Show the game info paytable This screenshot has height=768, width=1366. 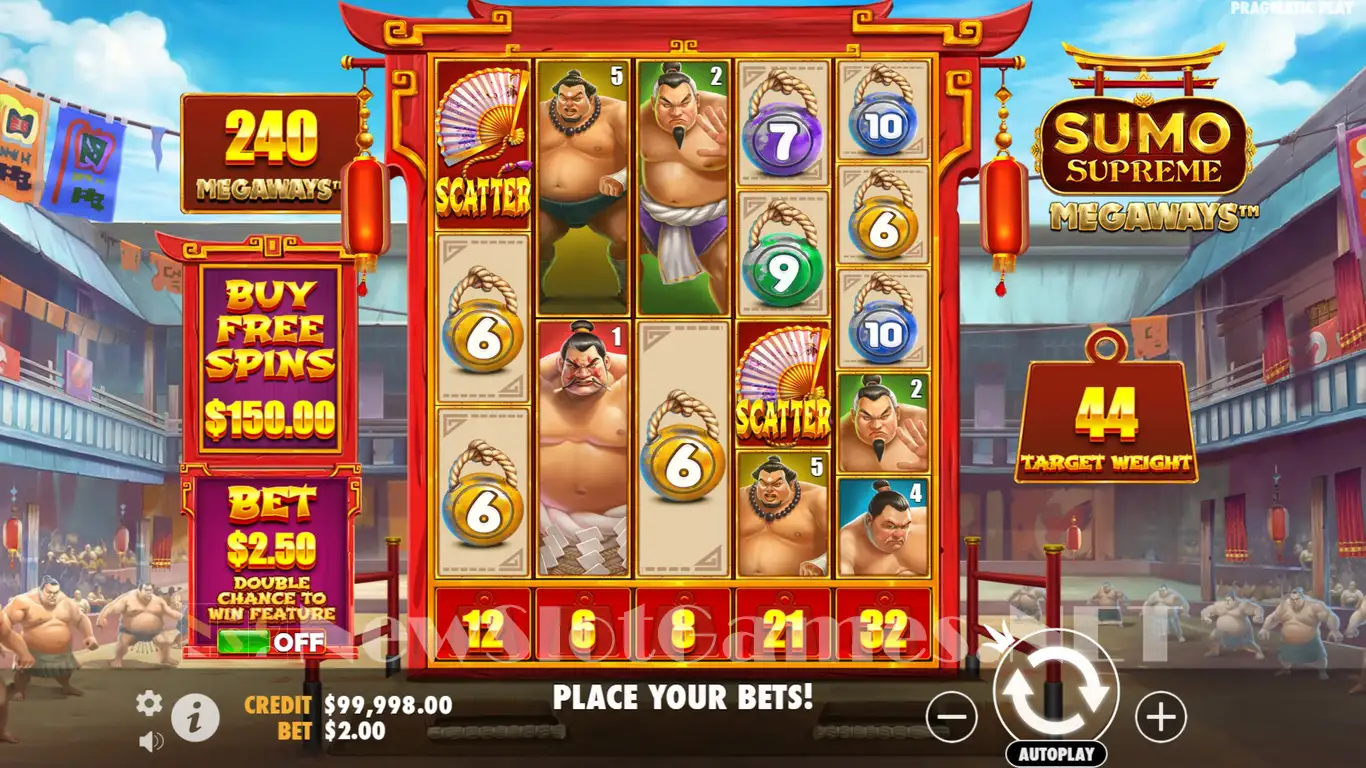(195, 717)
